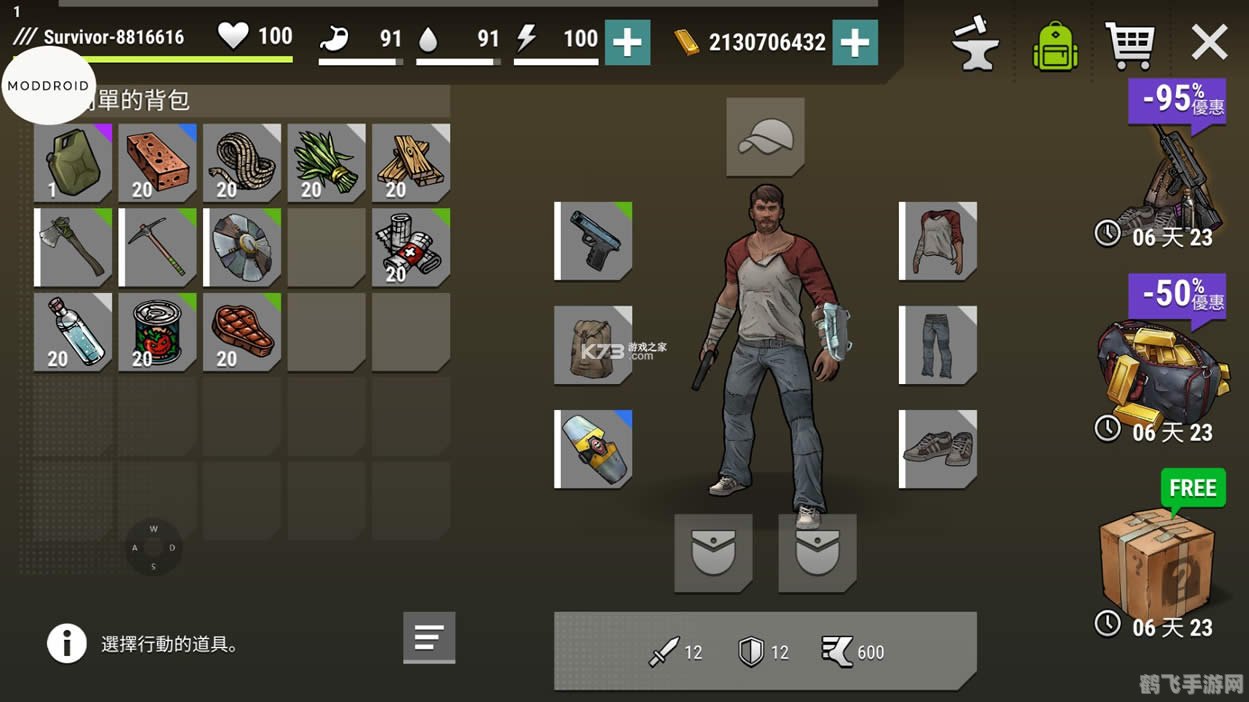Refill energy with the plus button
1249x702 pixels.
[x=627, y=42]
